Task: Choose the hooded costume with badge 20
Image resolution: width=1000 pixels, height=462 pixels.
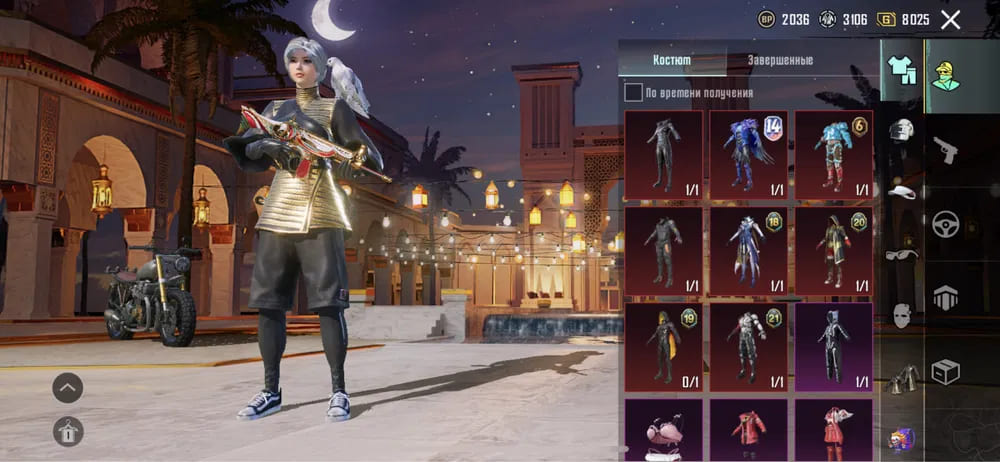Action: pos(834,251)
